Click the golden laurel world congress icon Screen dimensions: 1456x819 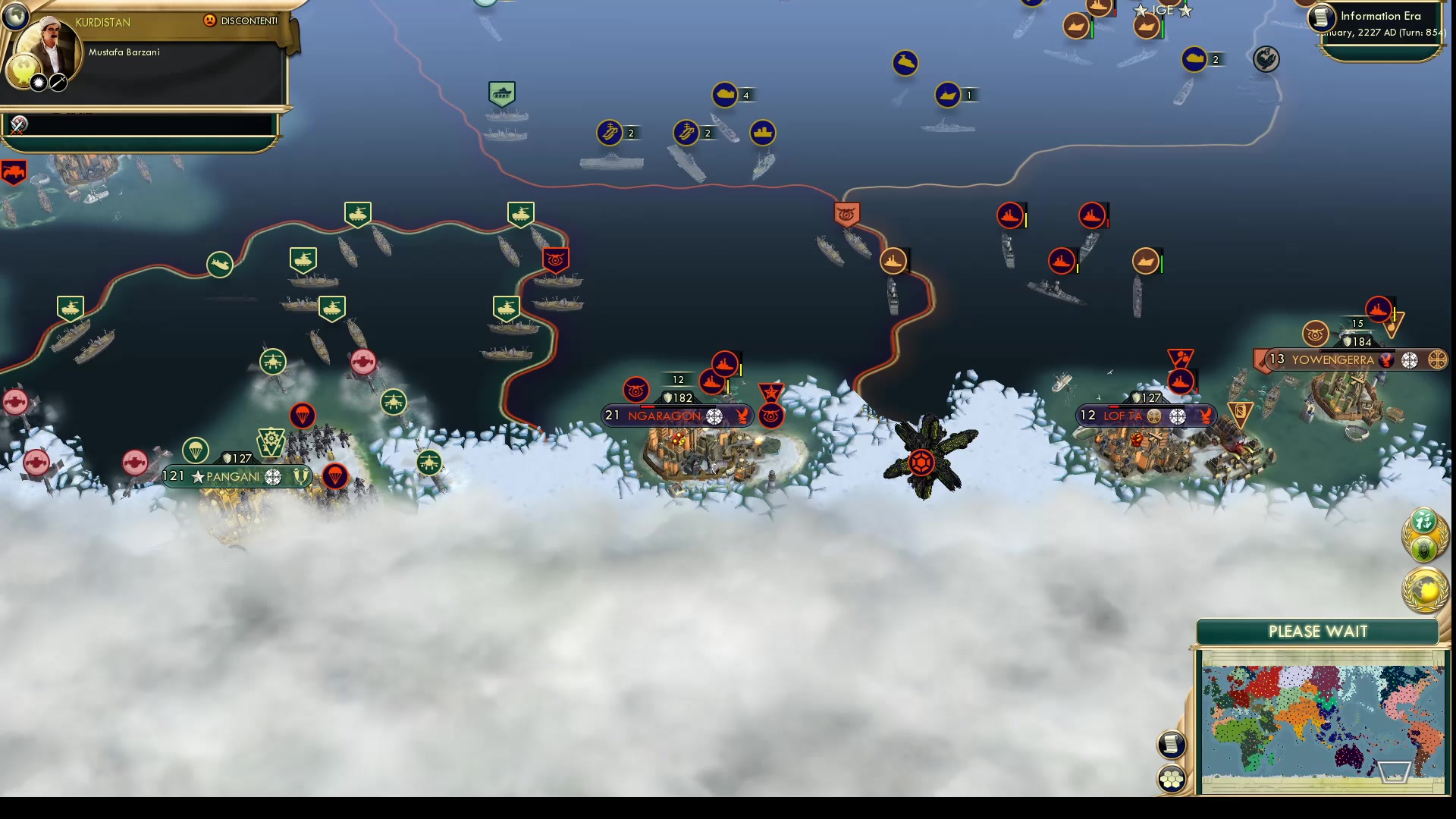click(1424, 587)
